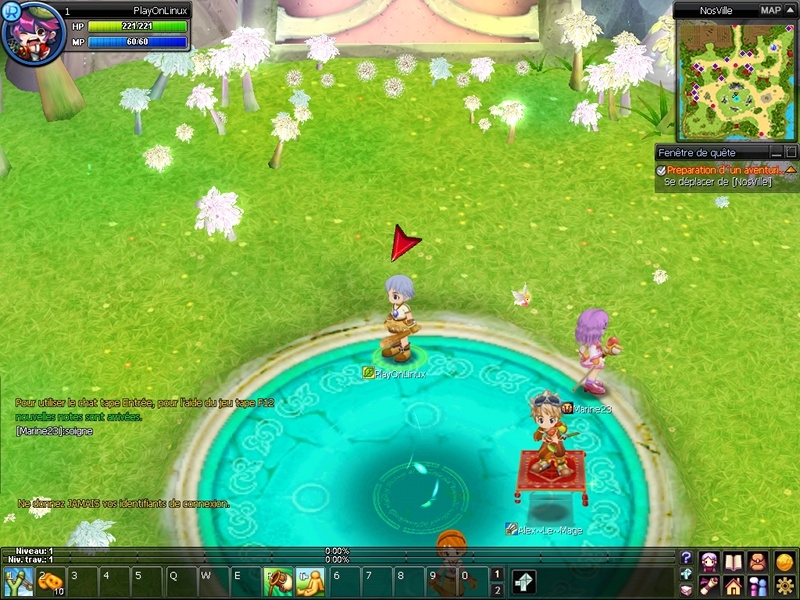800x600 pixels.
Task: Open the quest scroll icon
Action: click(709, 585)
